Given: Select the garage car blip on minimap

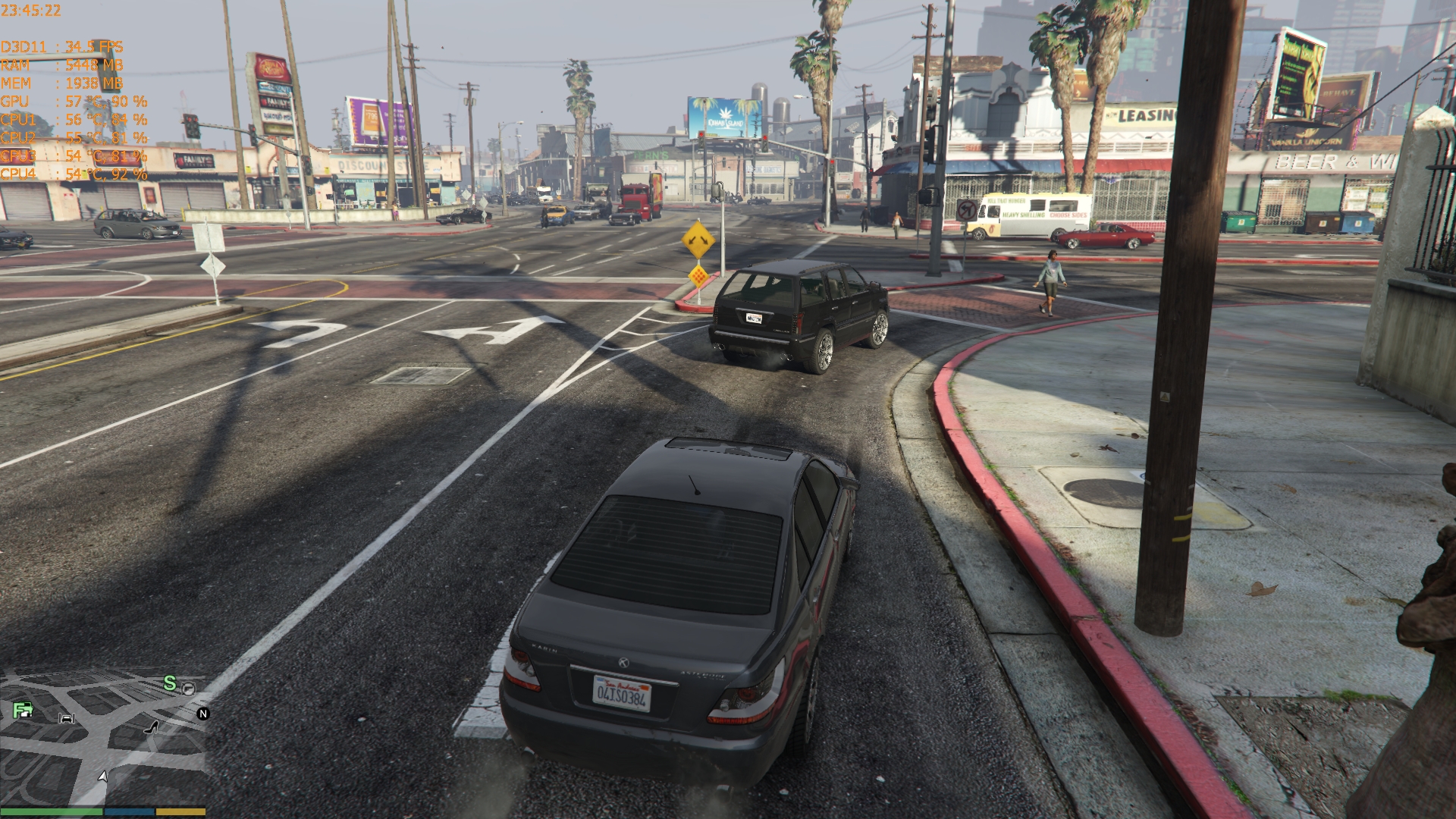Looking at the screenshot, I should [67, 717].
